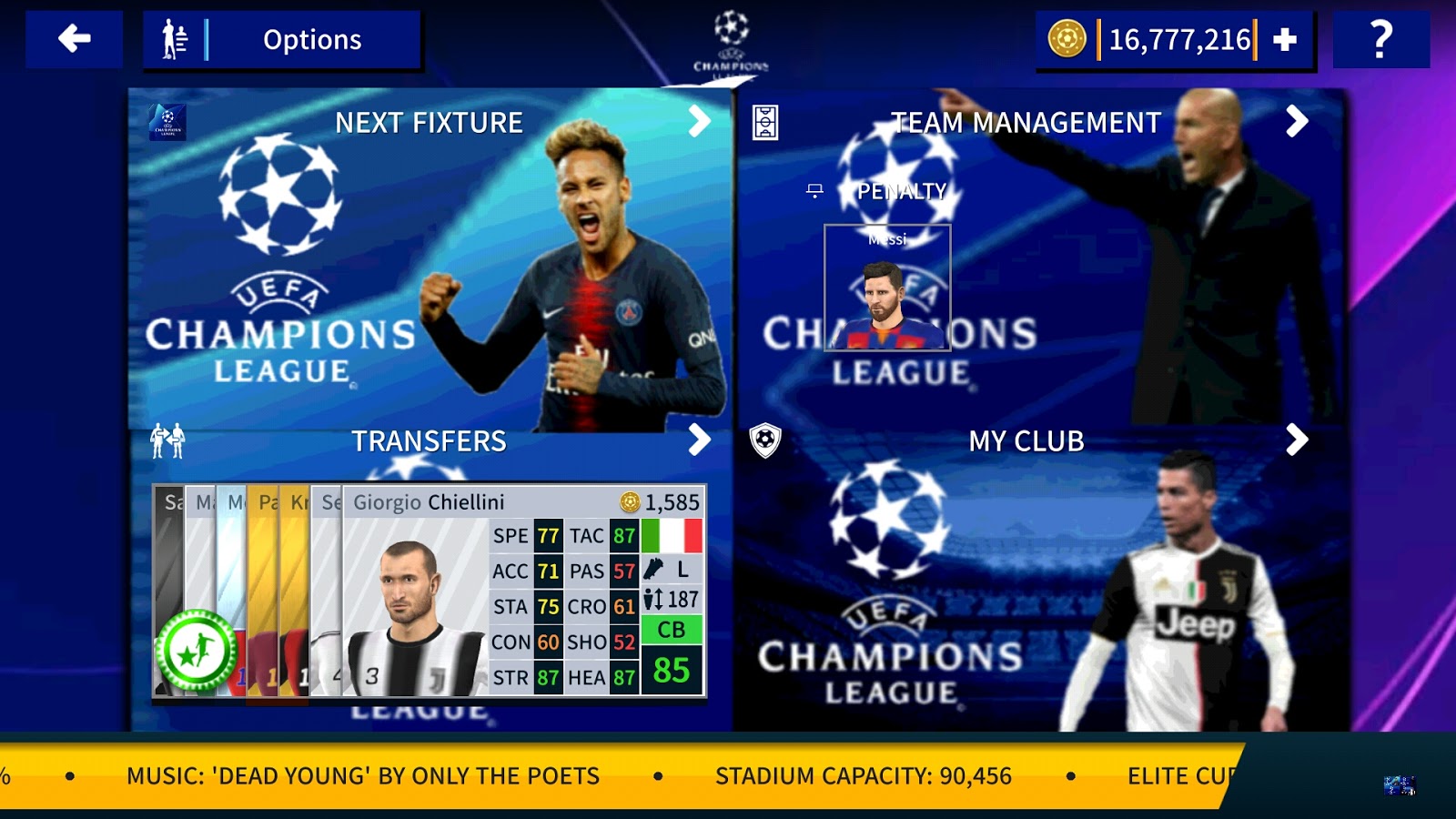Click the penalty flag icon above Messi

click(x=814, y=191)
